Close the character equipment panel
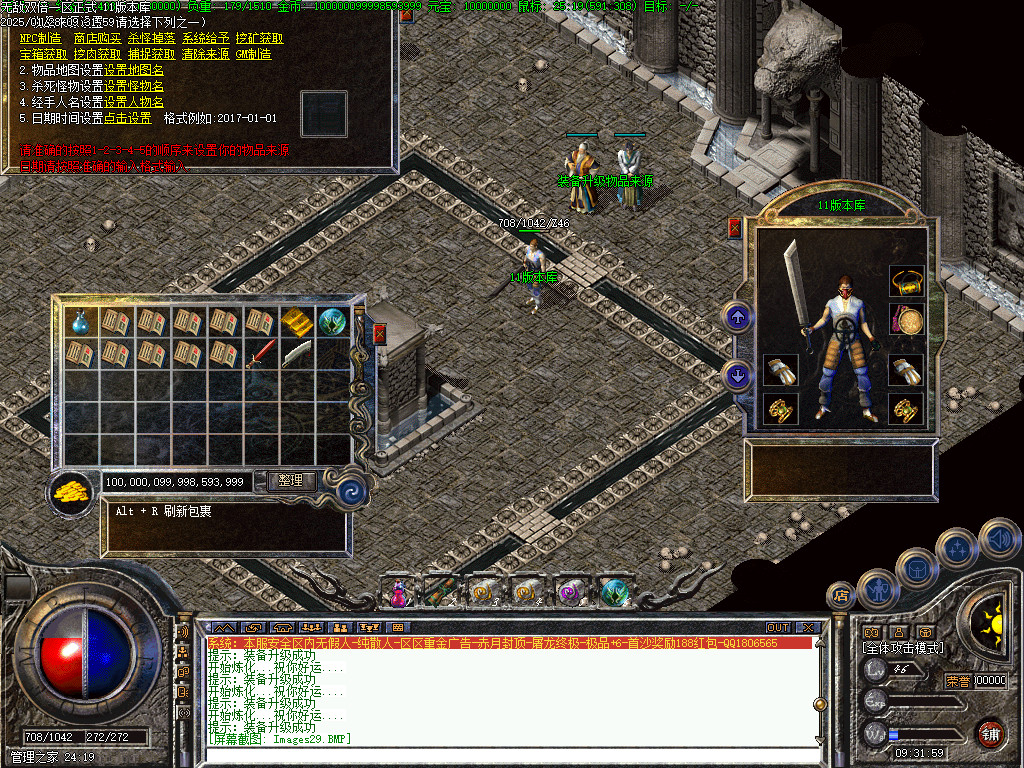 pos(735,228)
